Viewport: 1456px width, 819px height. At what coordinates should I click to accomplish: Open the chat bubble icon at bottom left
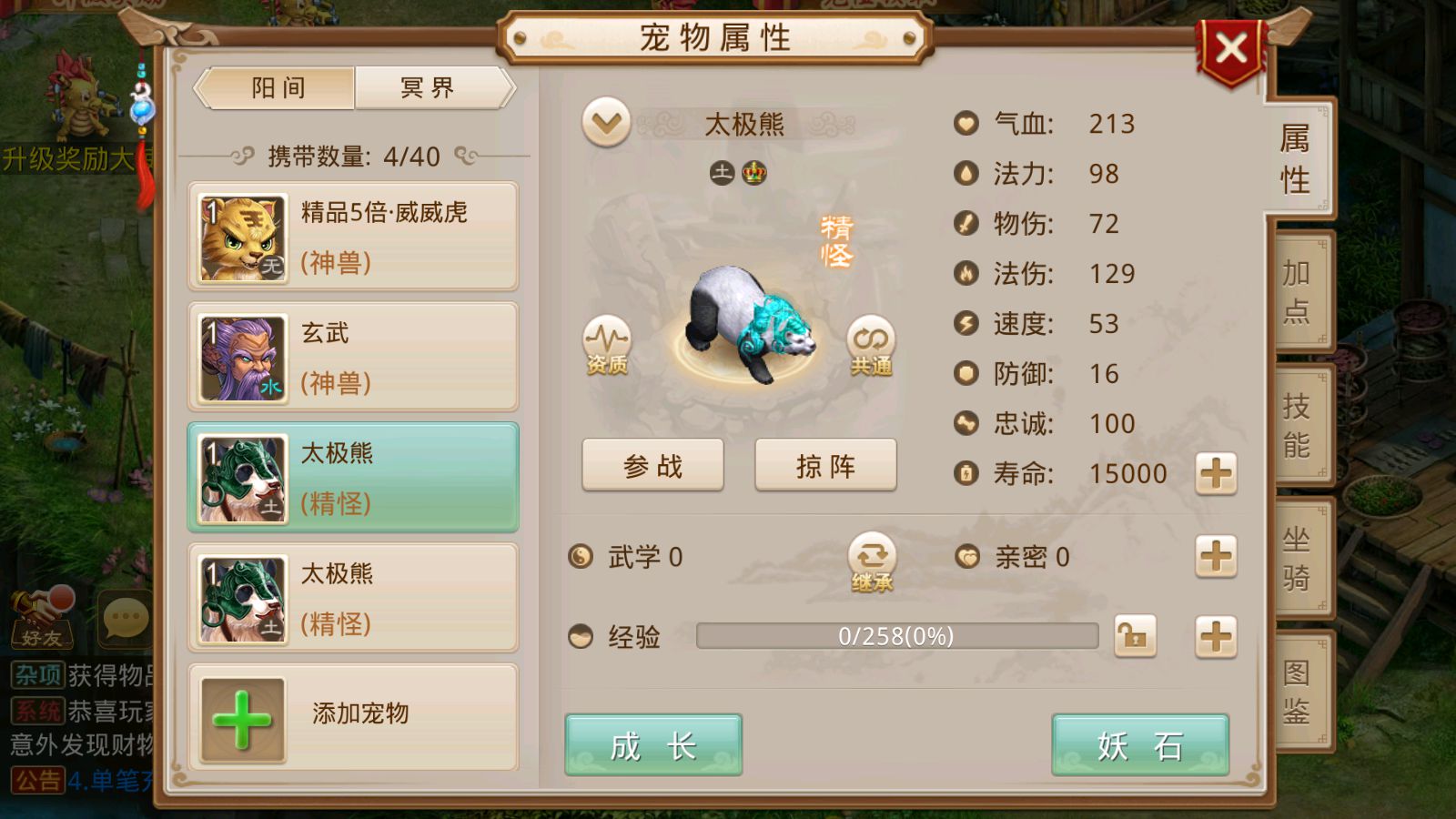pos(121,618)
